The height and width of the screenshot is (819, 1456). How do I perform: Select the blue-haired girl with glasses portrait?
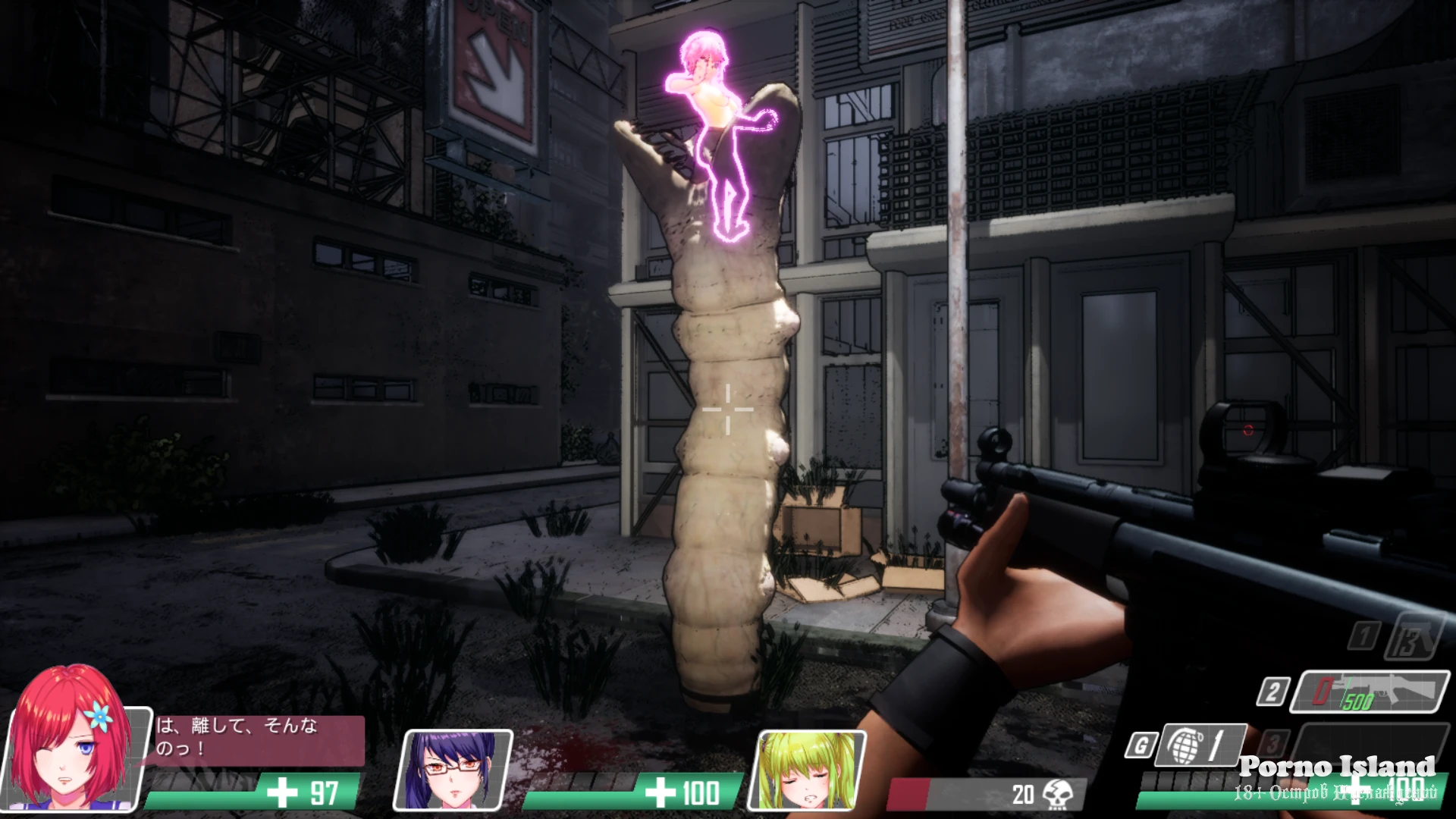pyautogui.click(x=453, y=769)
